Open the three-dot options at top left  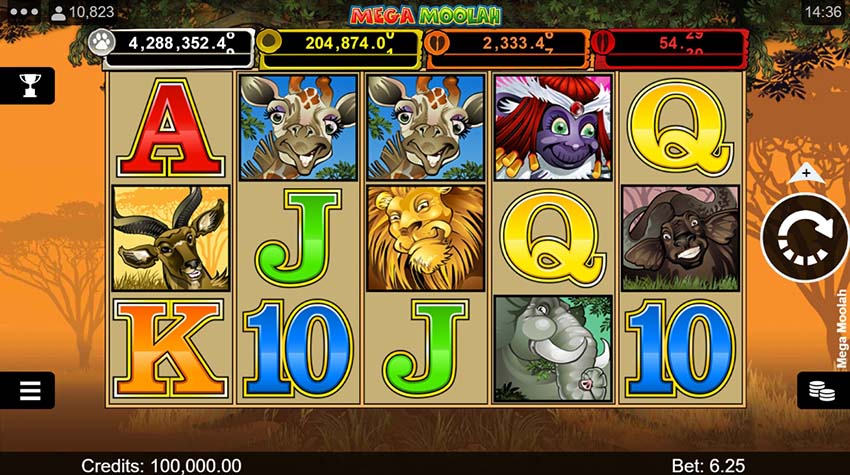(20, 12)
